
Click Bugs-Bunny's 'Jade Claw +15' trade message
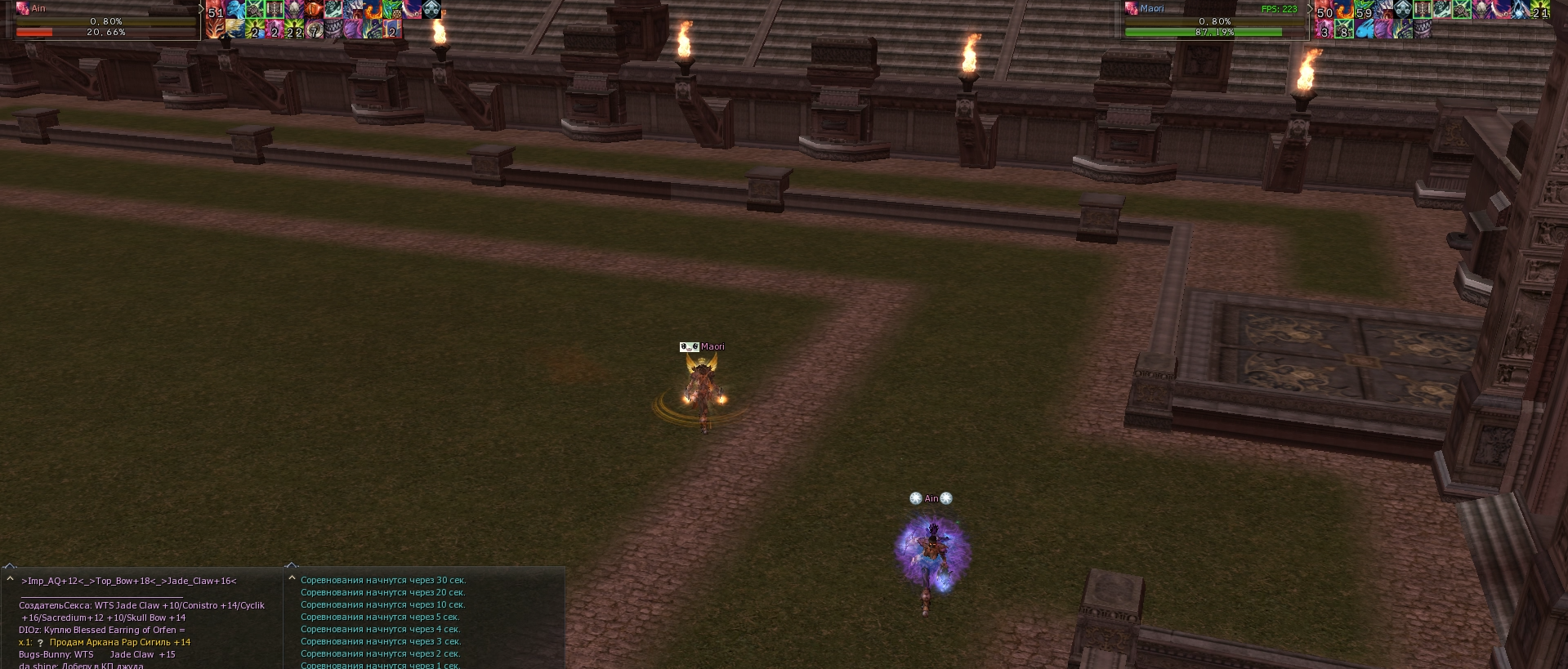click(96, 653)
